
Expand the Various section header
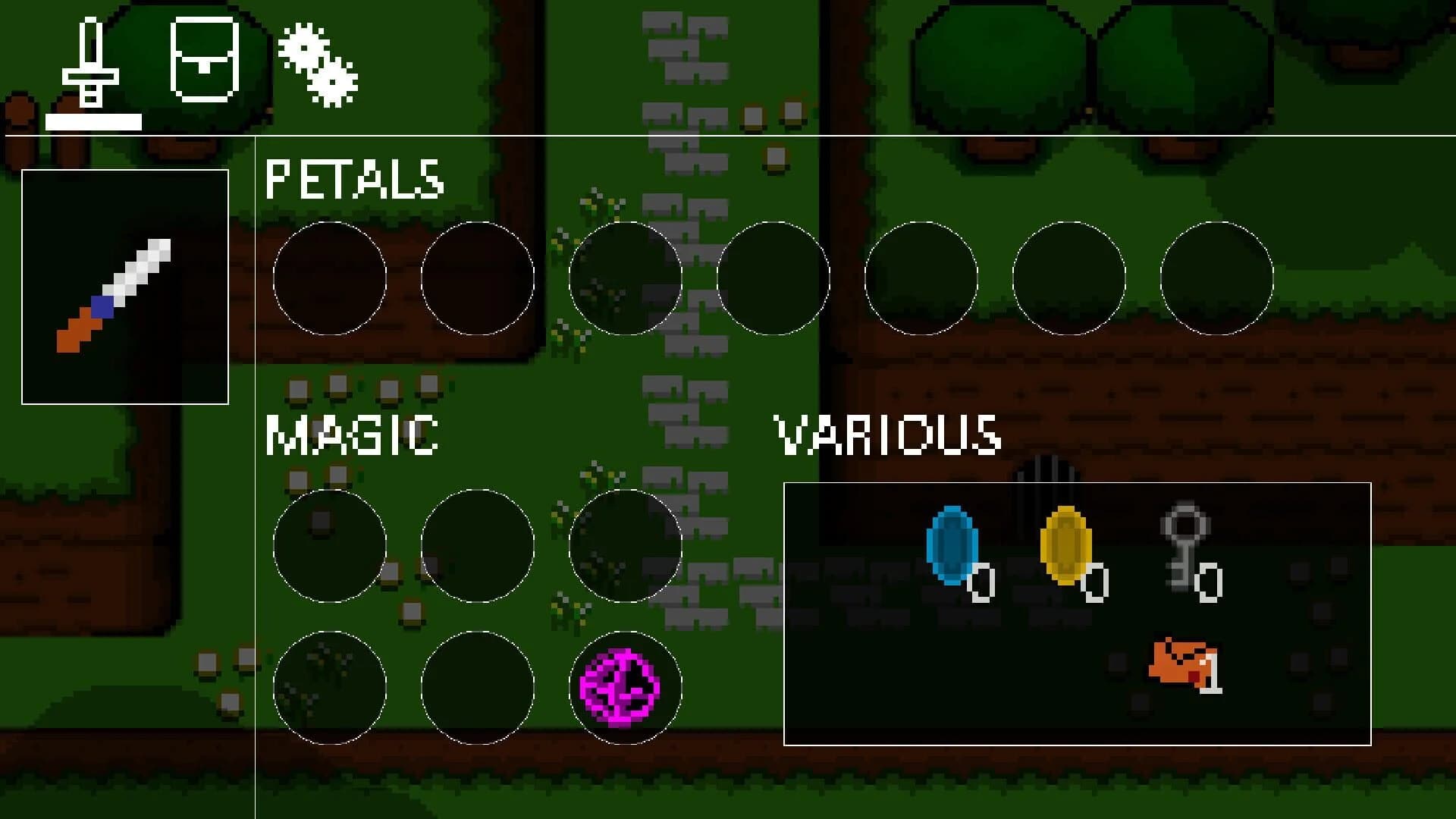pyautogui.click(x=887, y=432)
